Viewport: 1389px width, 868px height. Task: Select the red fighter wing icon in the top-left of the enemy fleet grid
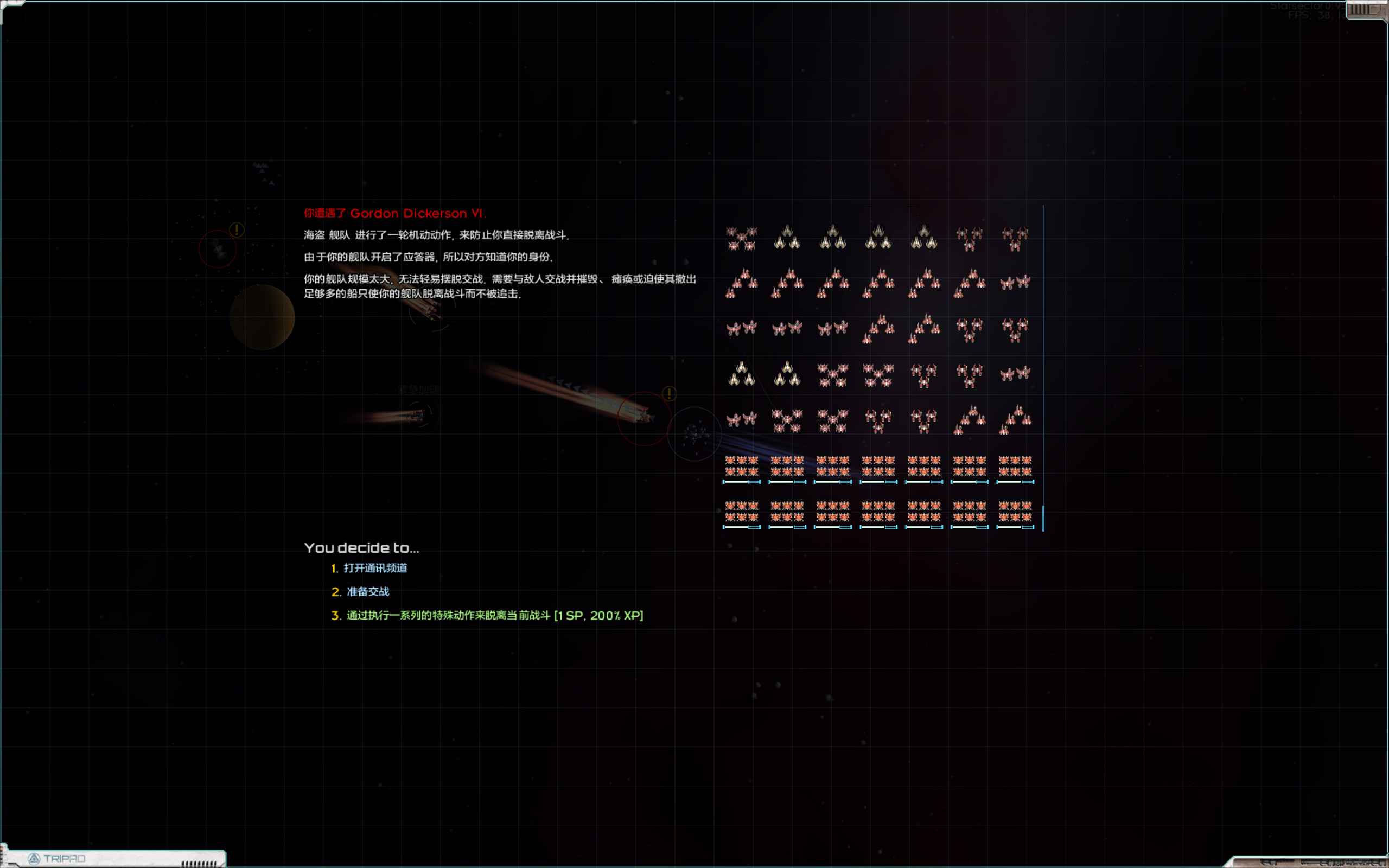pyautogui.click(x=742, y=238)
